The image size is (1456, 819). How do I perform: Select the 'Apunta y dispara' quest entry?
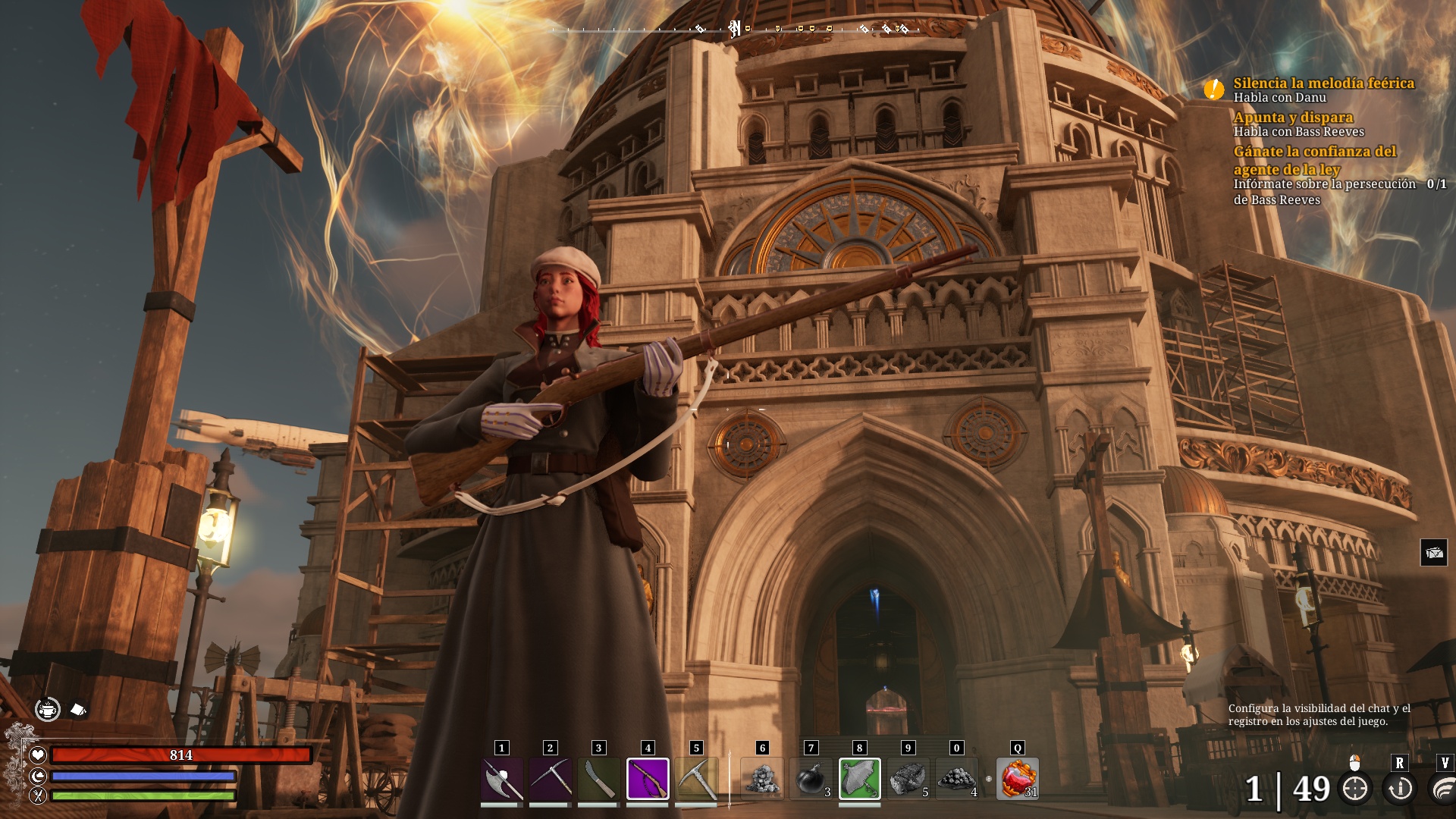tap(1293, 118)
